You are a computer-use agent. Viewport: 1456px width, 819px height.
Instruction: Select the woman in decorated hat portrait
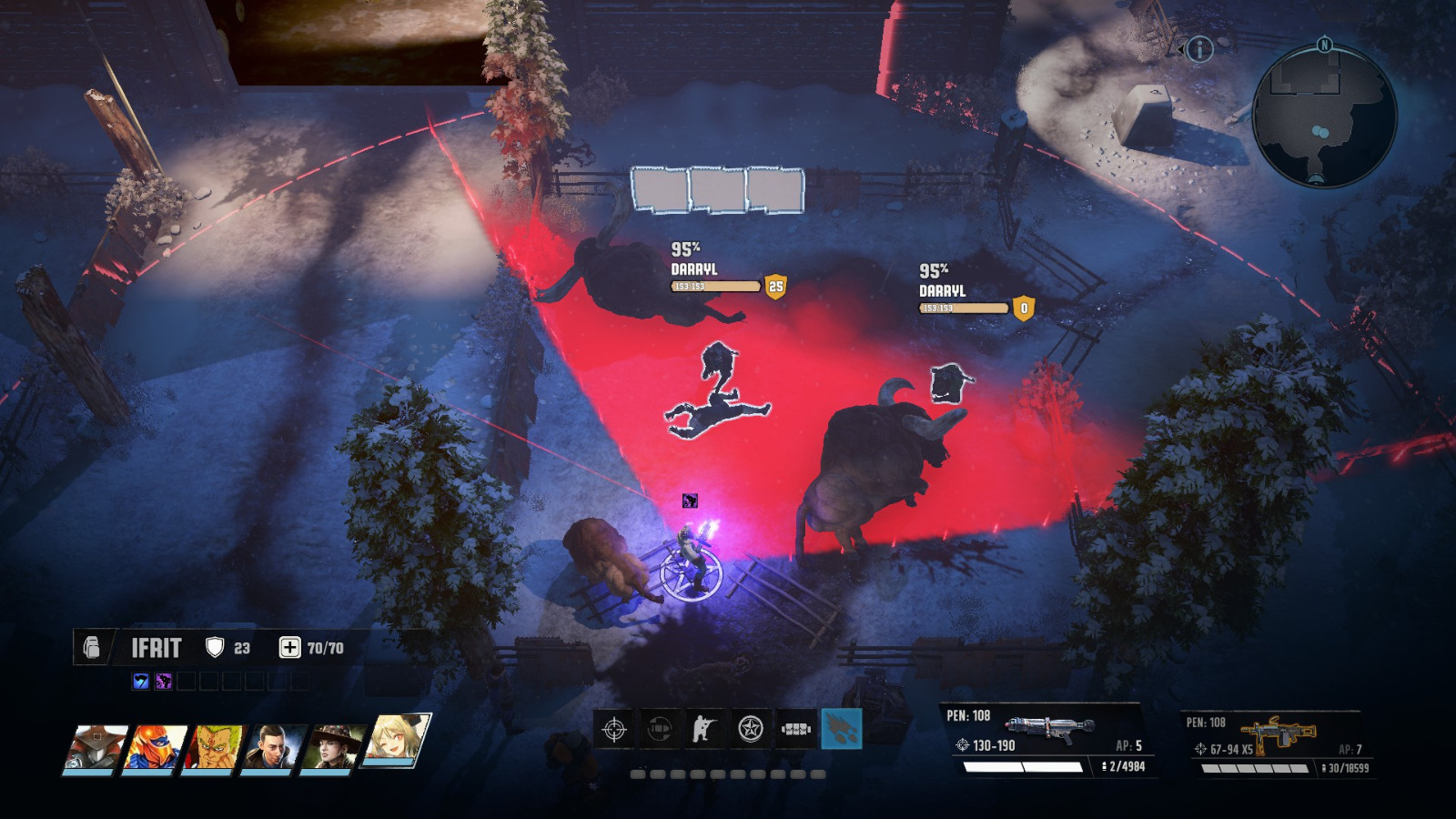332,747
